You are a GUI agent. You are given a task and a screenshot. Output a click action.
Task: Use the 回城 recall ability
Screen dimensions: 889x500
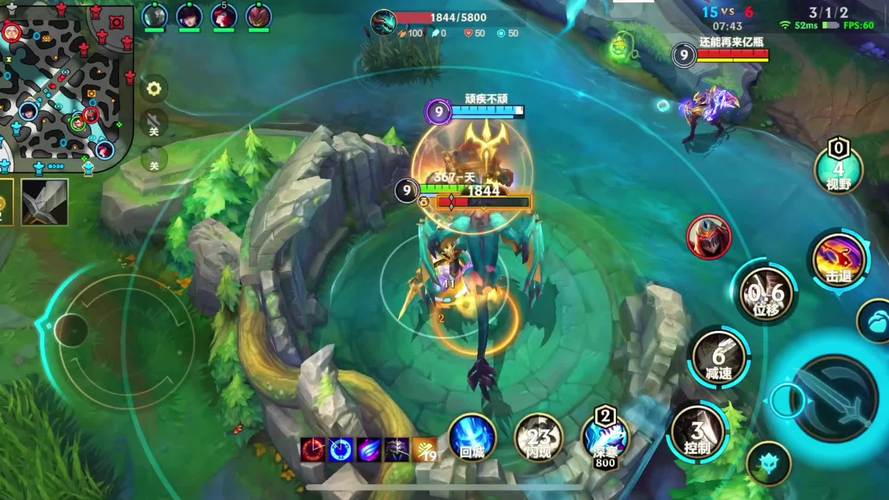click(x=472, y=438)
